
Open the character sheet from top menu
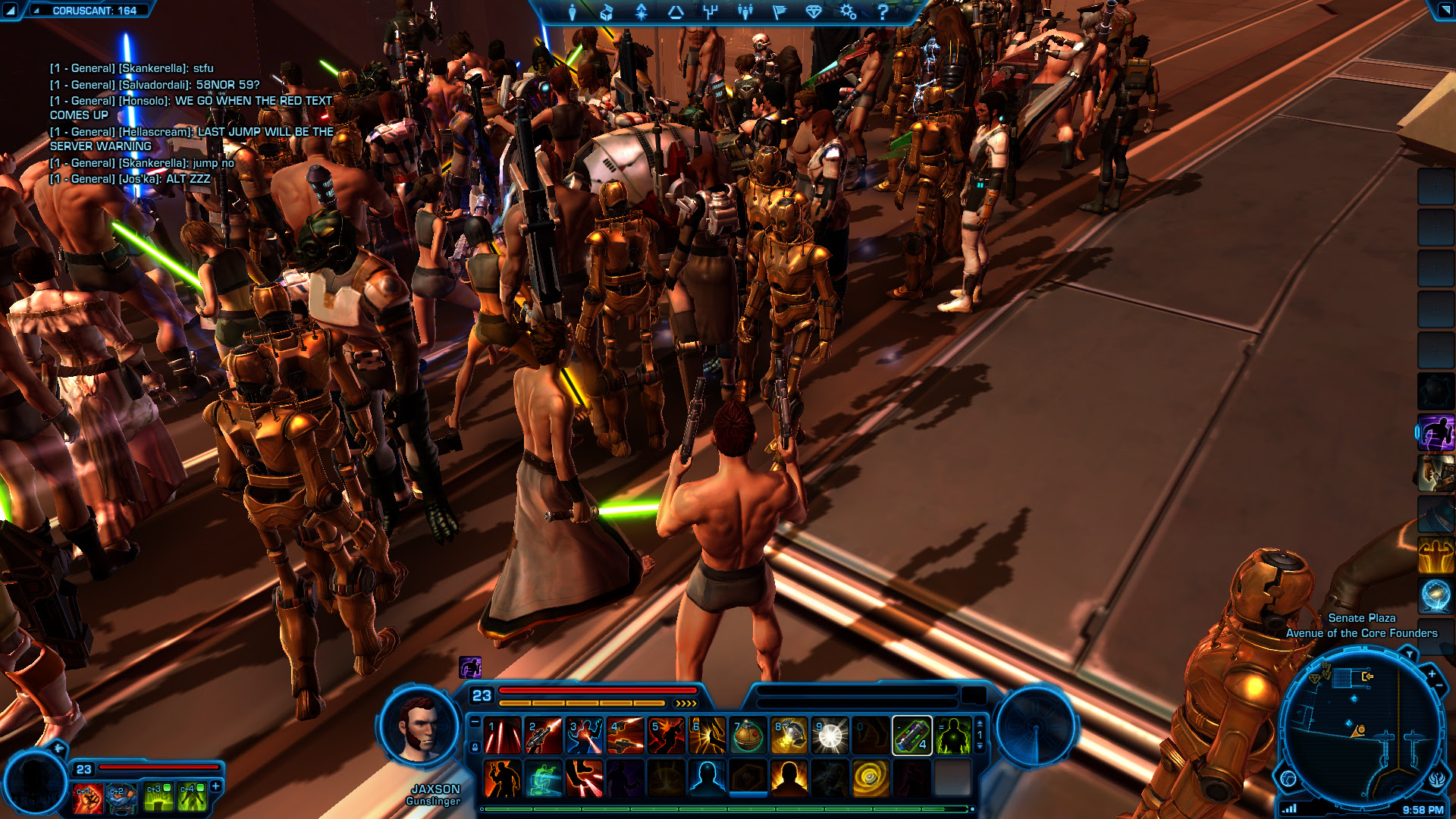(x=573, y=11)
